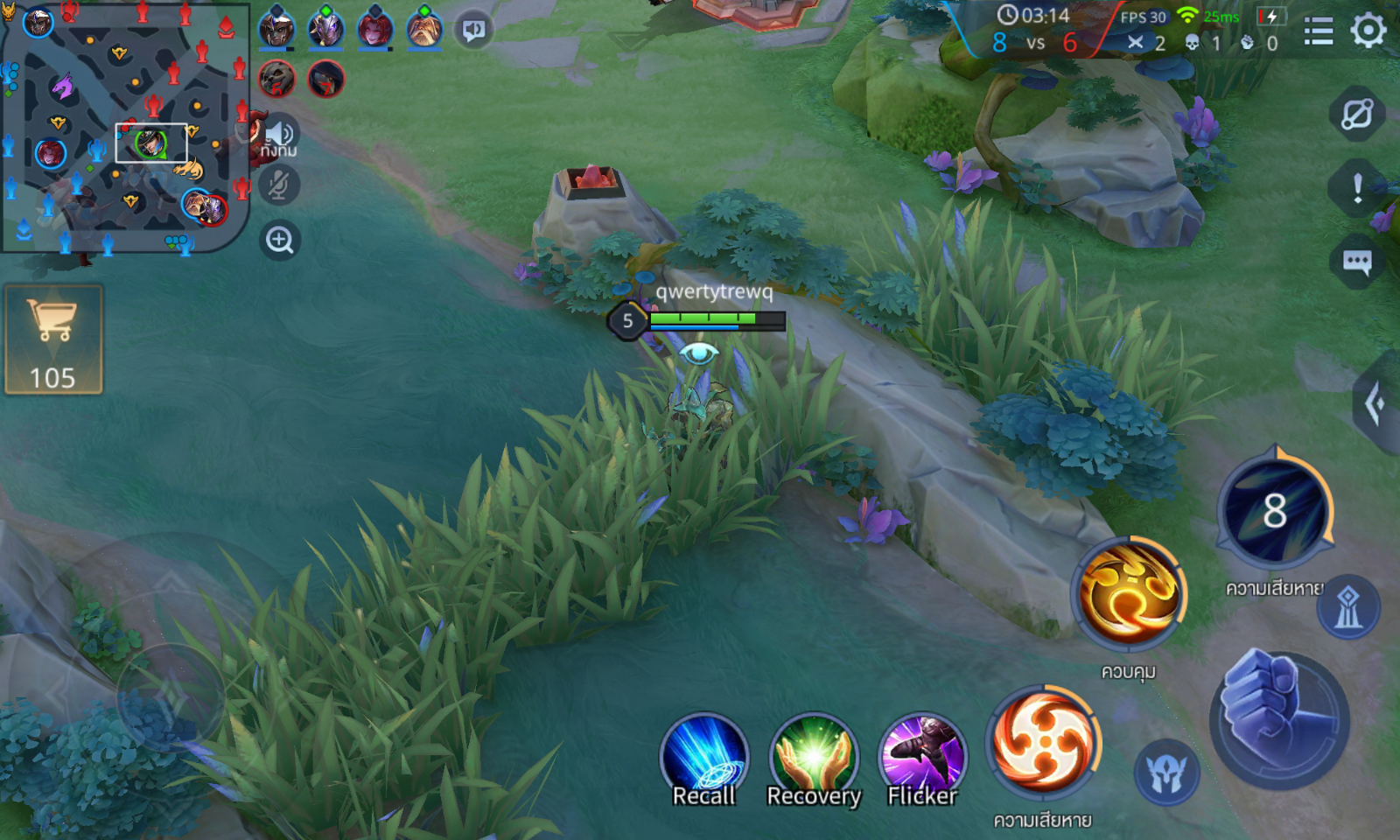Target turrets with the tower button
The width and height of the screenshot is (1400, 840).
1348,606
